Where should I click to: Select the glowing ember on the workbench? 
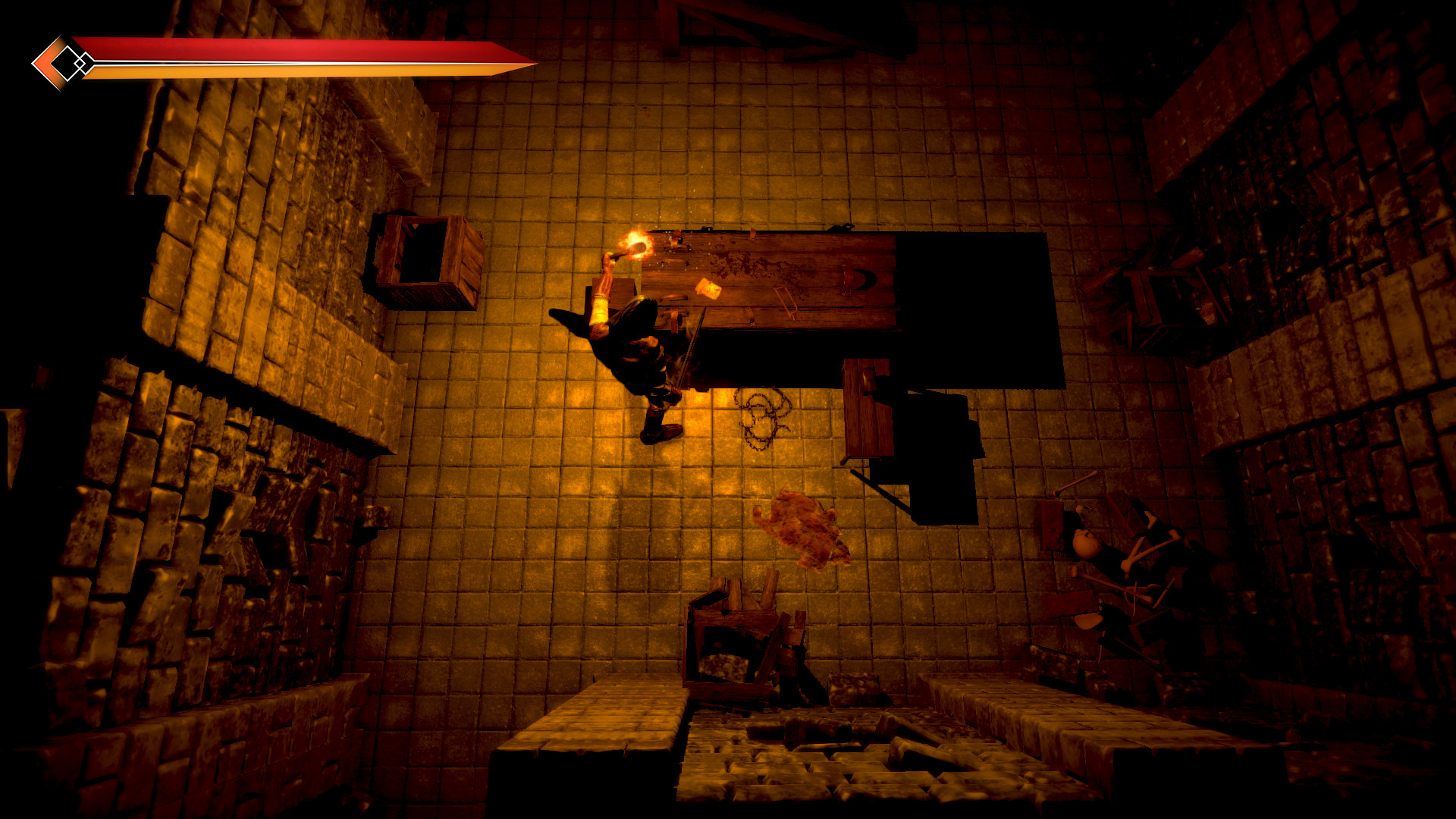708,289
